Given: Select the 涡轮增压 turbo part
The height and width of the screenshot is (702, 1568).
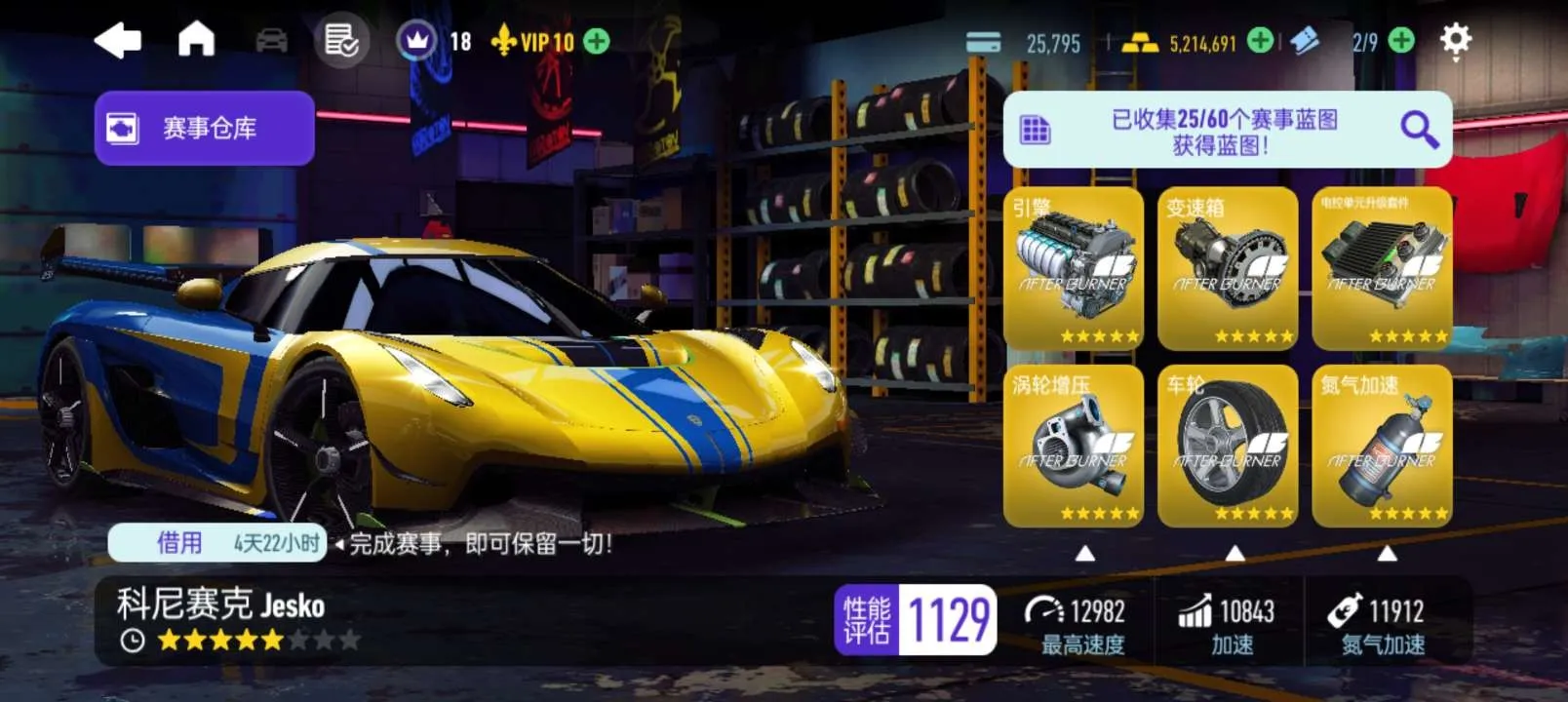Looking at the screenshot, I should click(x=1074, y=447).
